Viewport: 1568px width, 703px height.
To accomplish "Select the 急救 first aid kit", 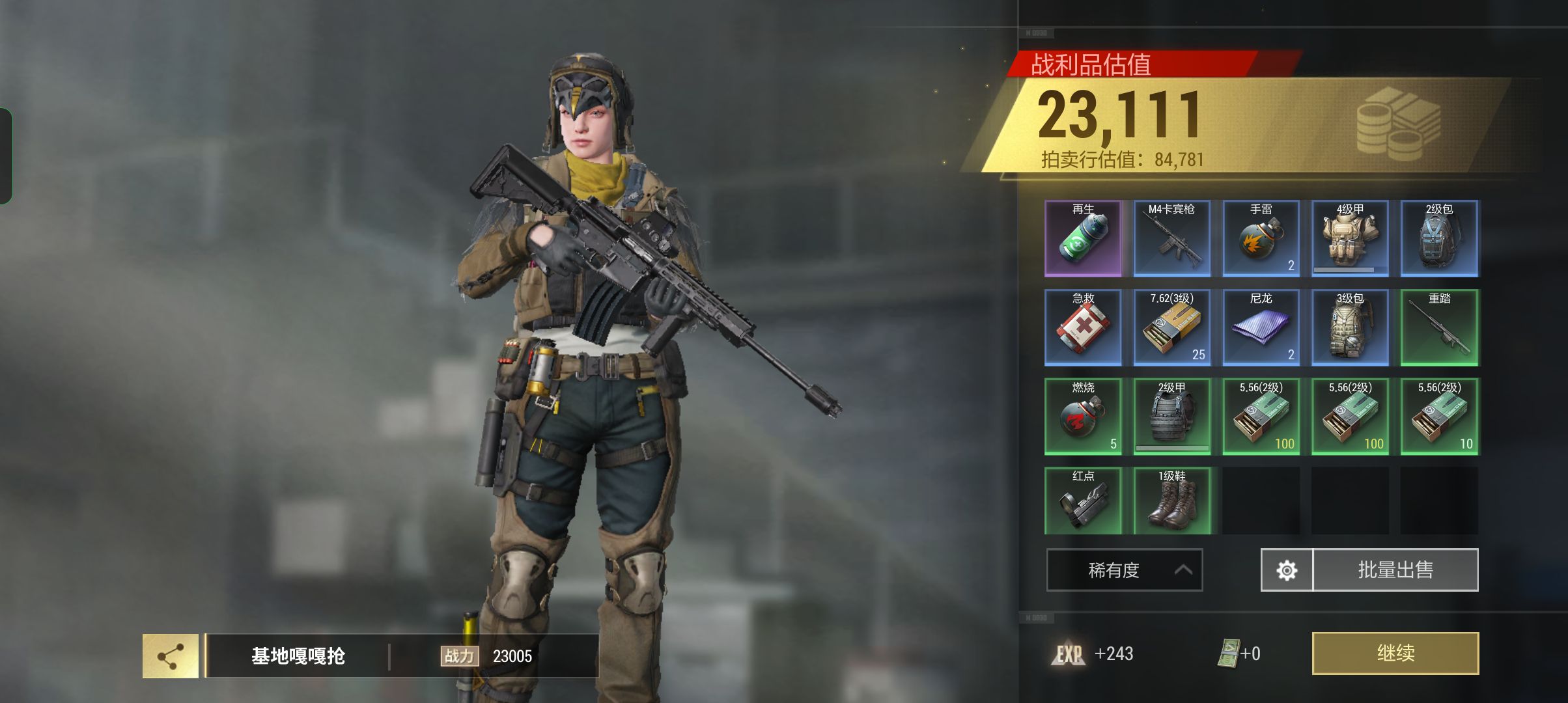I will coord(1083,327).
